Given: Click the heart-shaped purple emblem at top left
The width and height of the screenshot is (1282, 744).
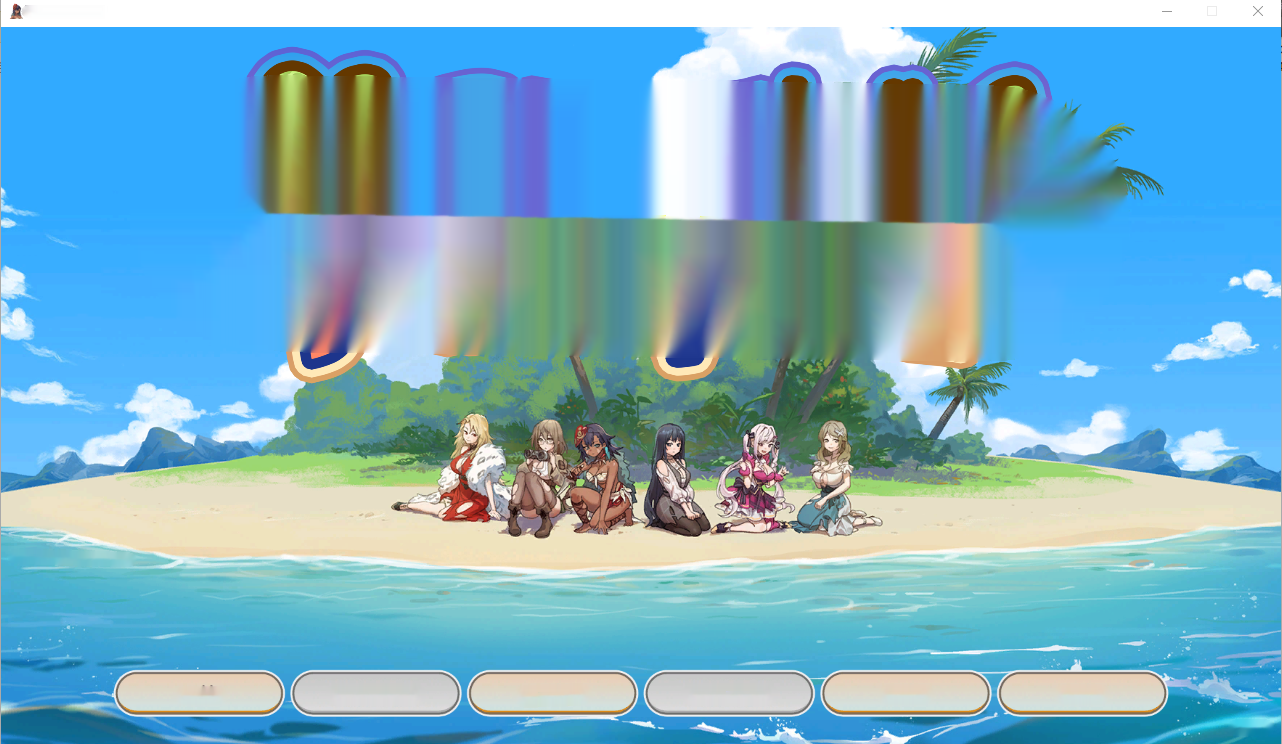Looking at the screenshot, I should click(327, 90).
